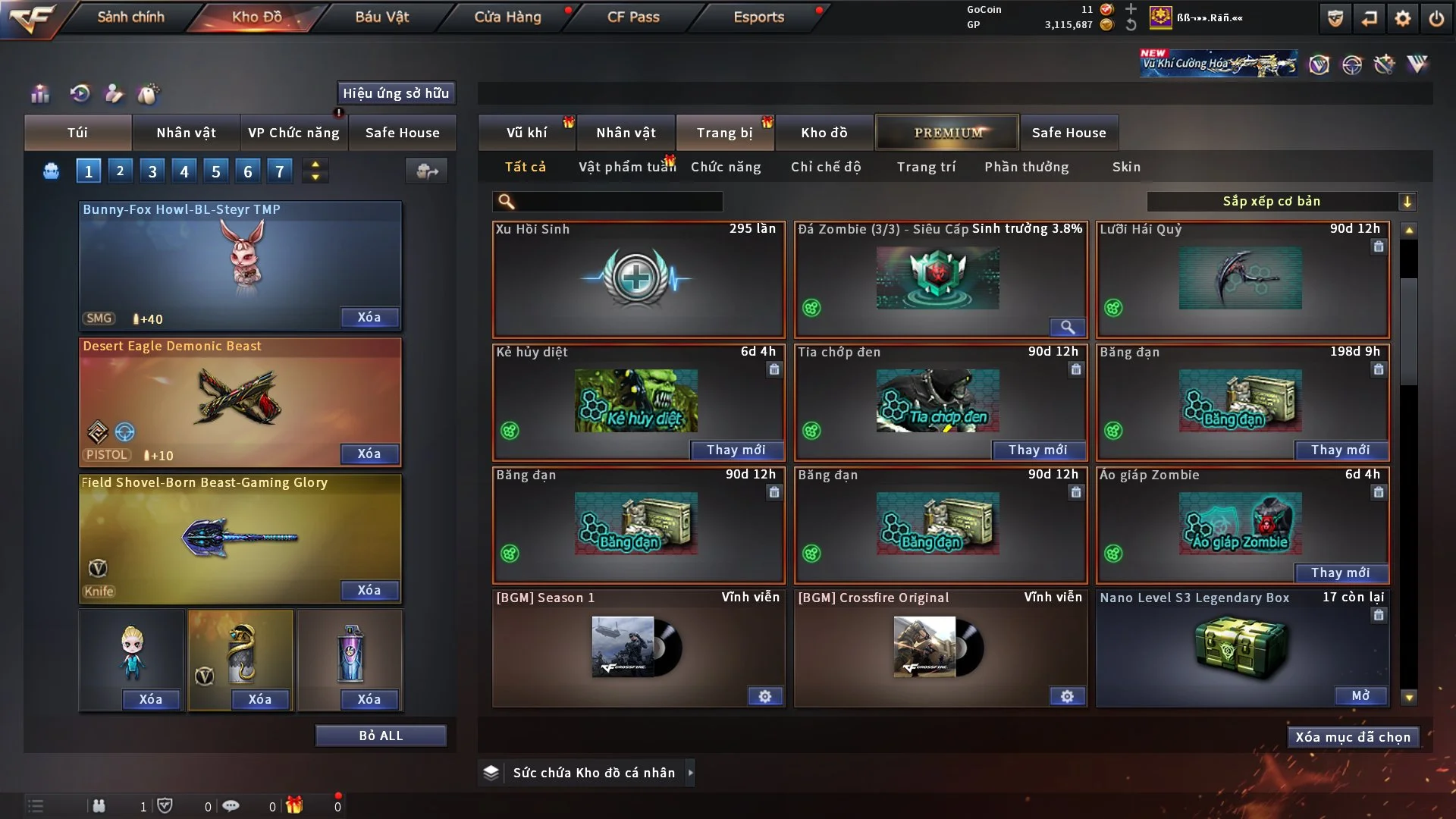Open the CF Pass menu
Image resolution: width=1456 pixels, height=819 pixels.
click(633, 17)
